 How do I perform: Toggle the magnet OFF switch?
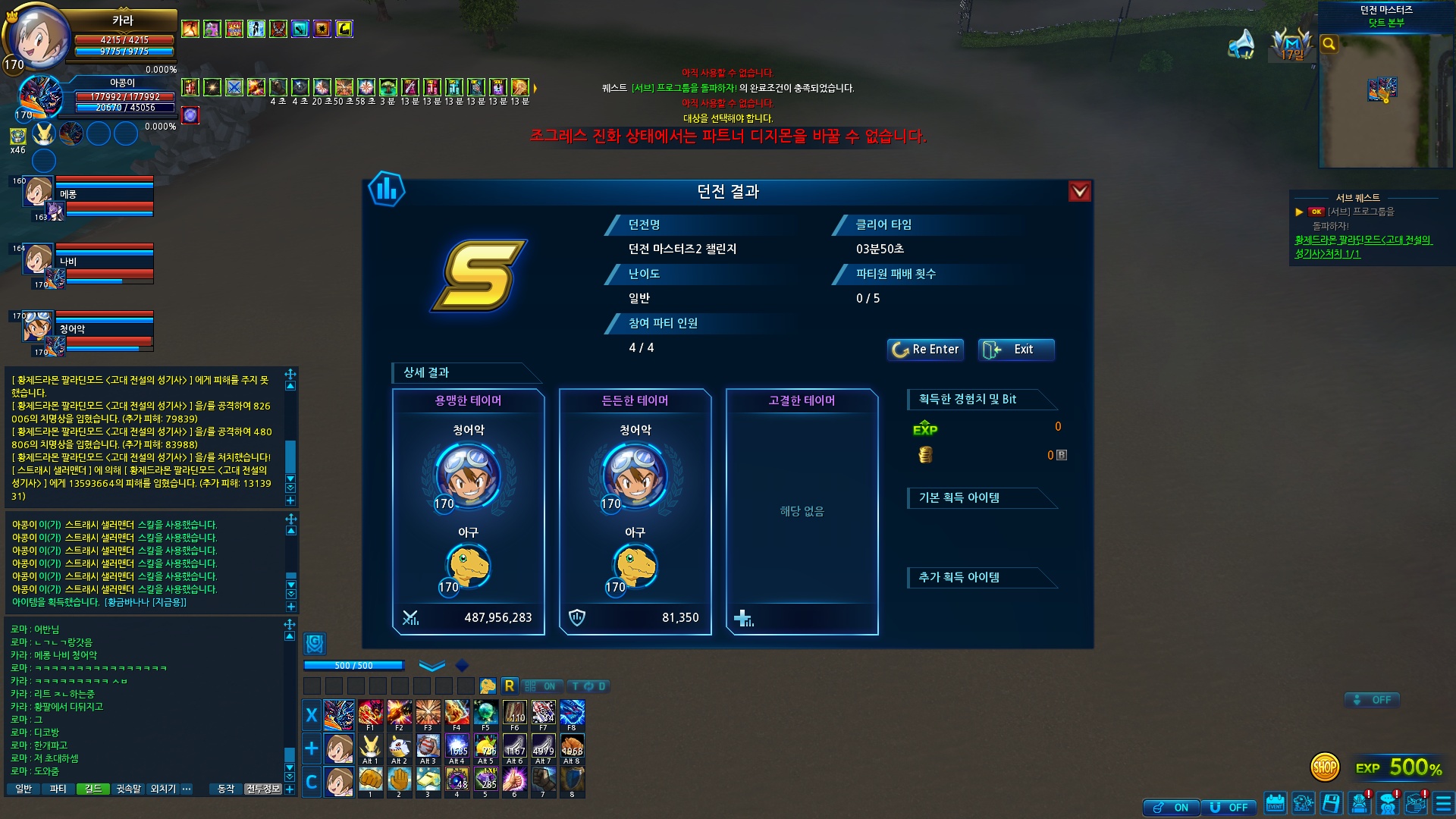coord(1228,808)
